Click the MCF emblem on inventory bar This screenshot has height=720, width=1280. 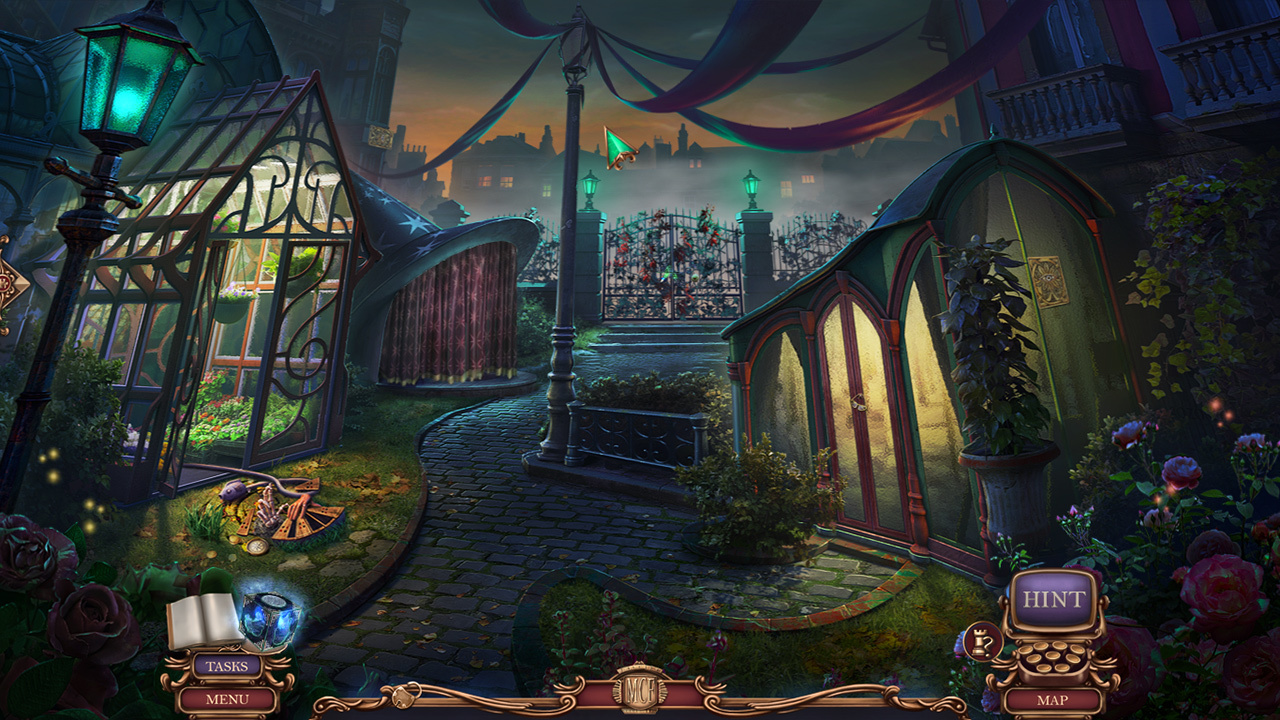click(x=640, y=692)
